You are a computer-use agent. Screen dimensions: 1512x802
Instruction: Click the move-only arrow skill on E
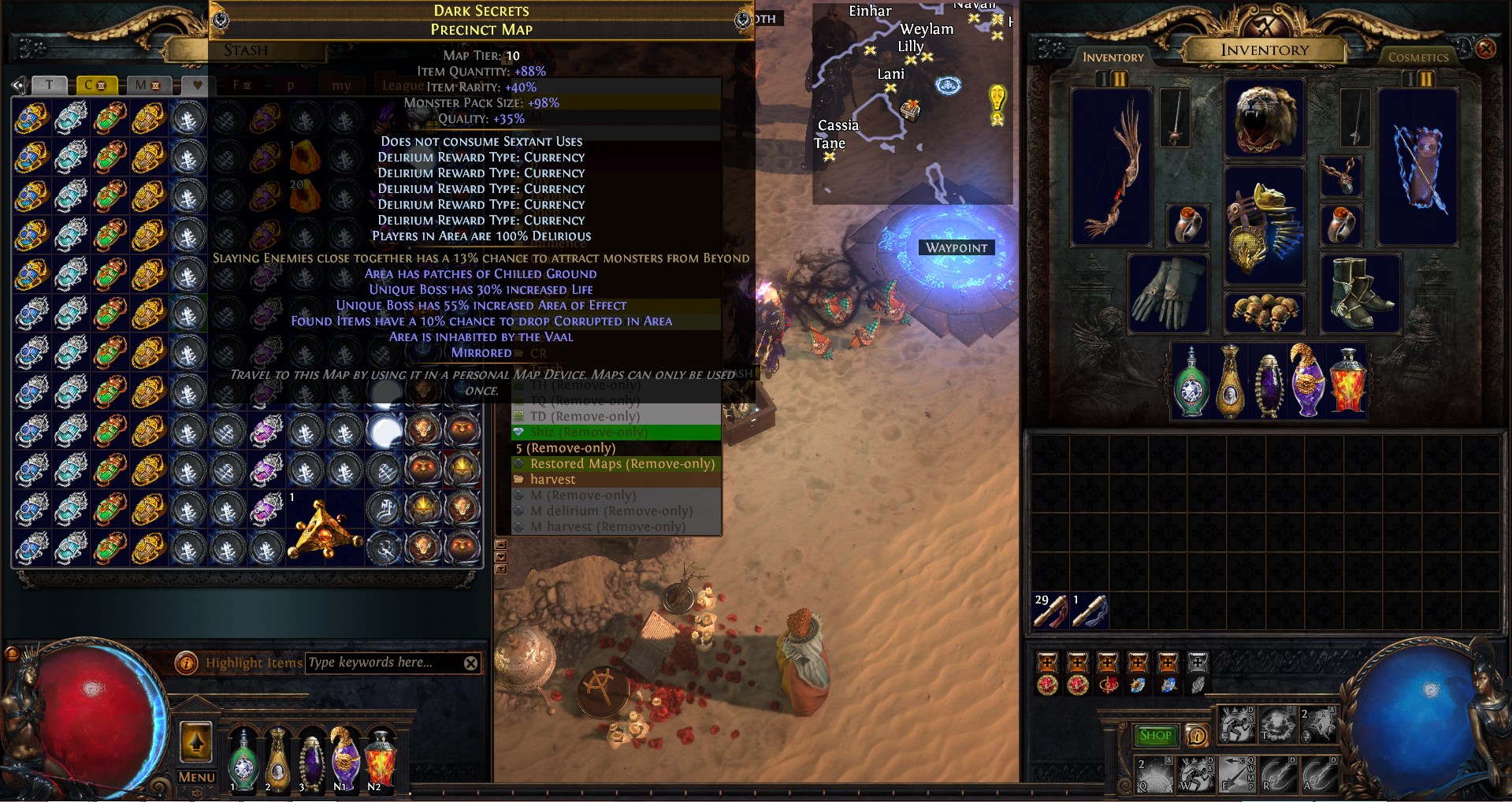point(1235,776)
